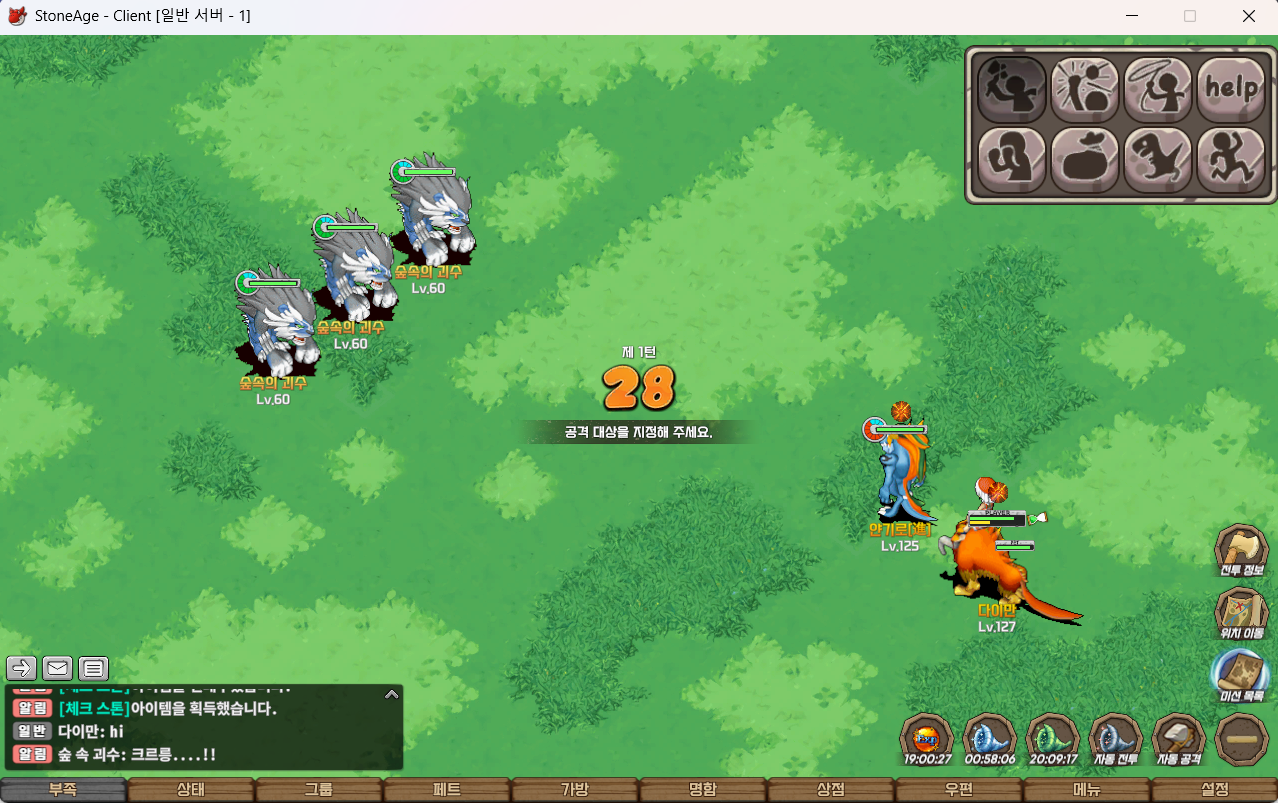This screenshot has height=803, width=1278.
Task: Open the 설정 settings menu
Action: tap(1214, 790)
